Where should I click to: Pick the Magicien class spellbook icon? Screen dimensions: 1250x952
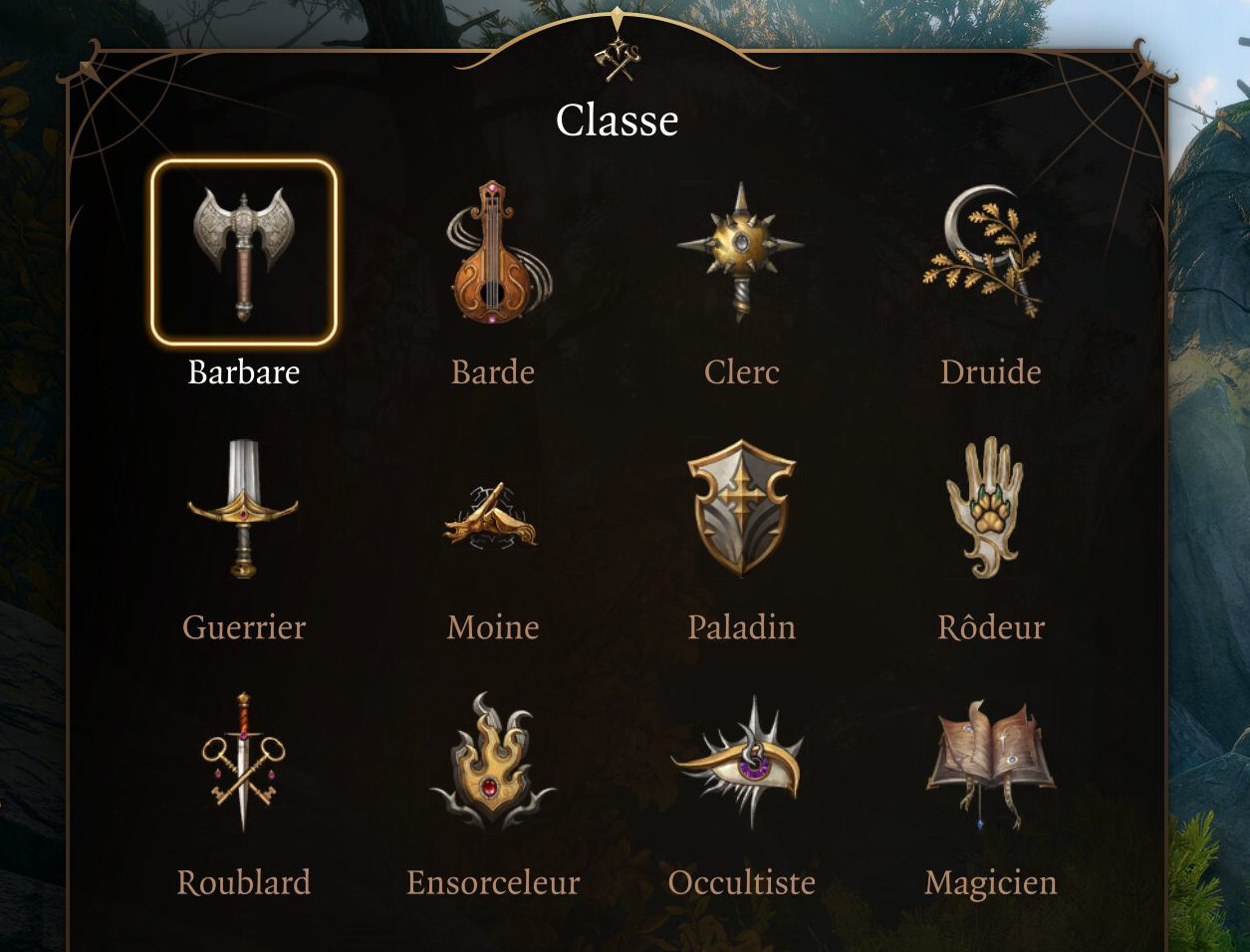pos(989,762)
